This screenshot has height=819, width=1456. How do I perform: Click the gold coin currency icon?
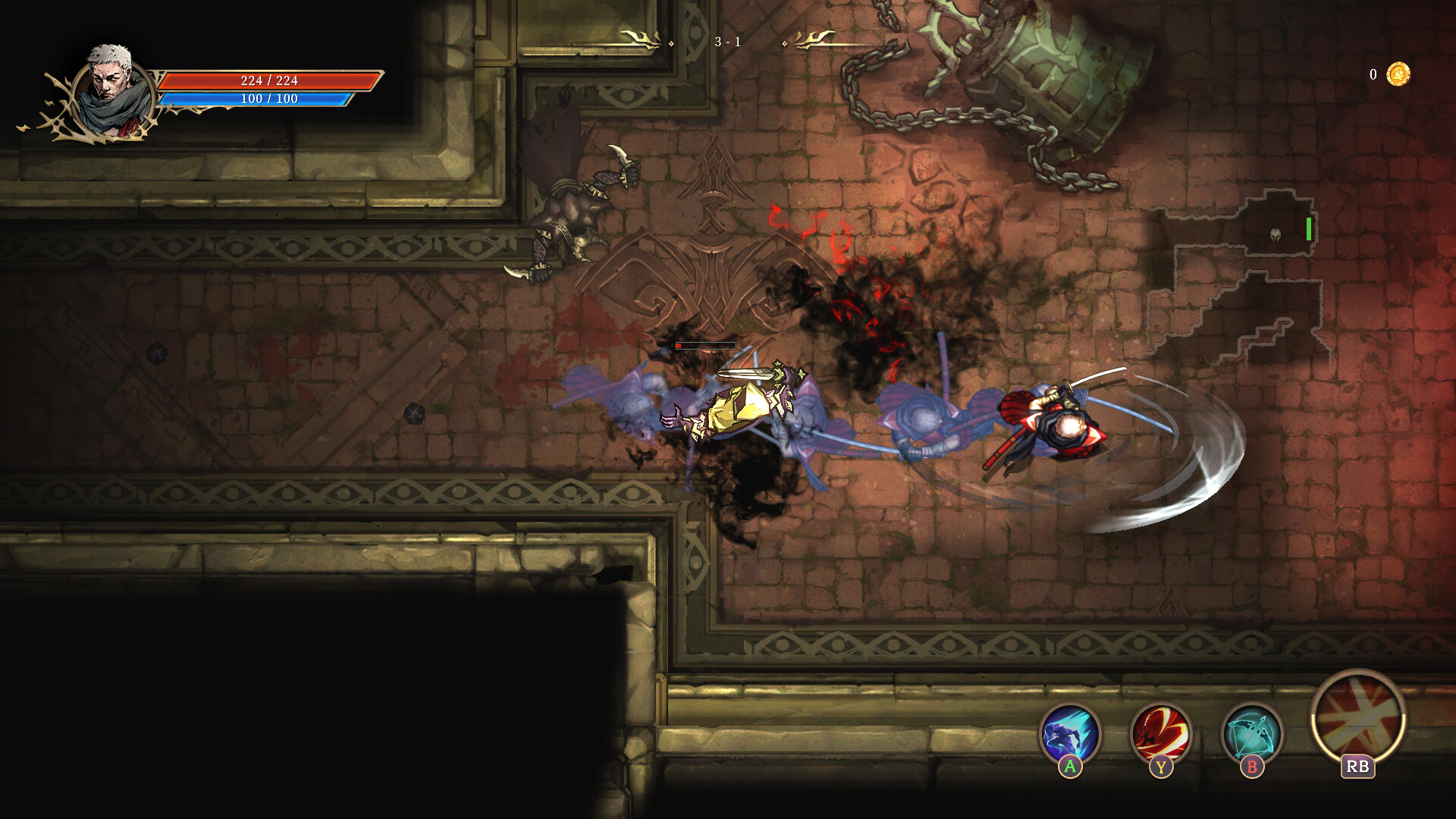[1399, 72]
